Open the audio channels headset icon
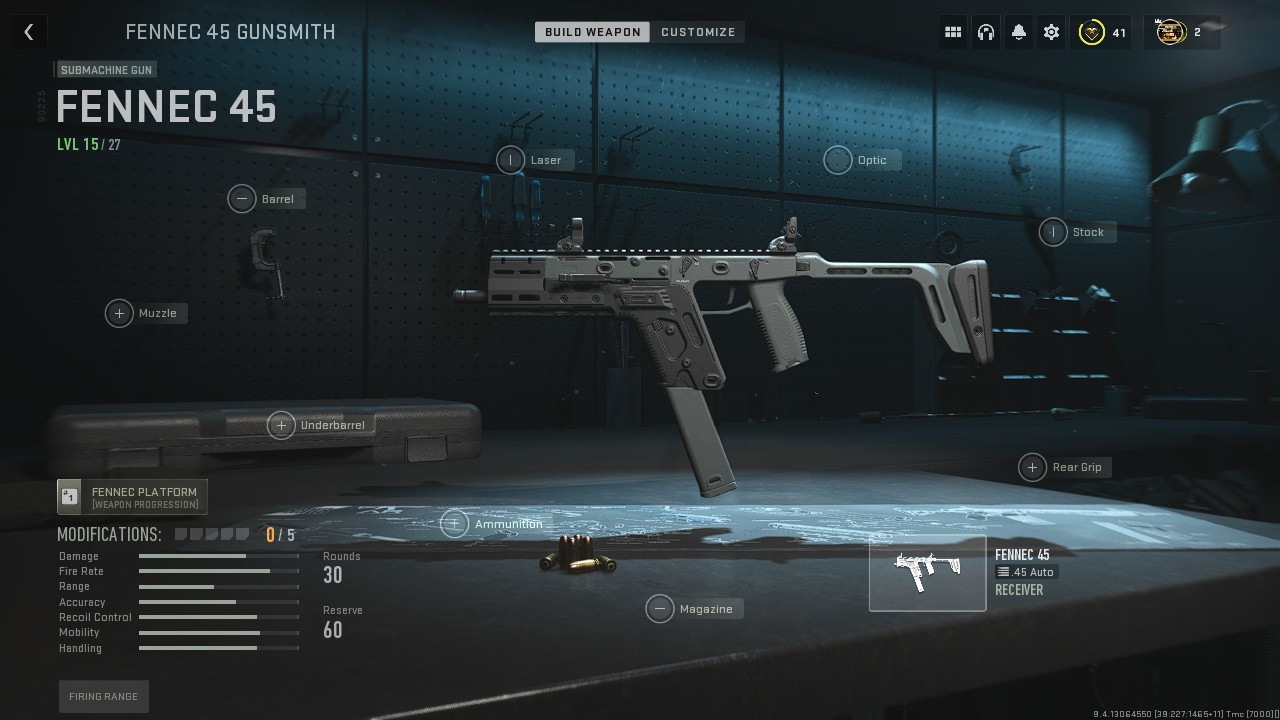The image size is (1280, 720). pyautogui.click(x=986, y=31)
